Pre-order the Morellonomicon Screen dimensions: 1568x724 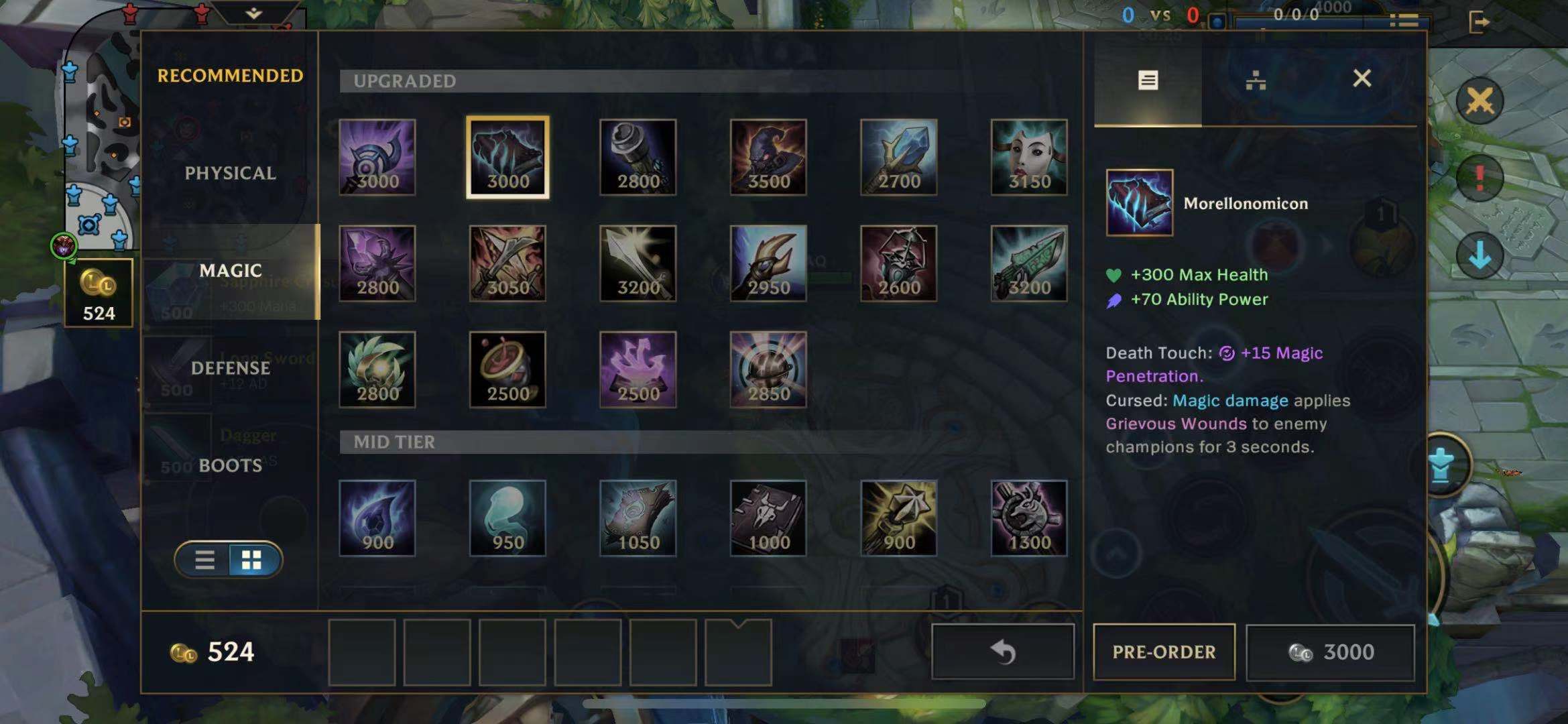point(1164,652)
